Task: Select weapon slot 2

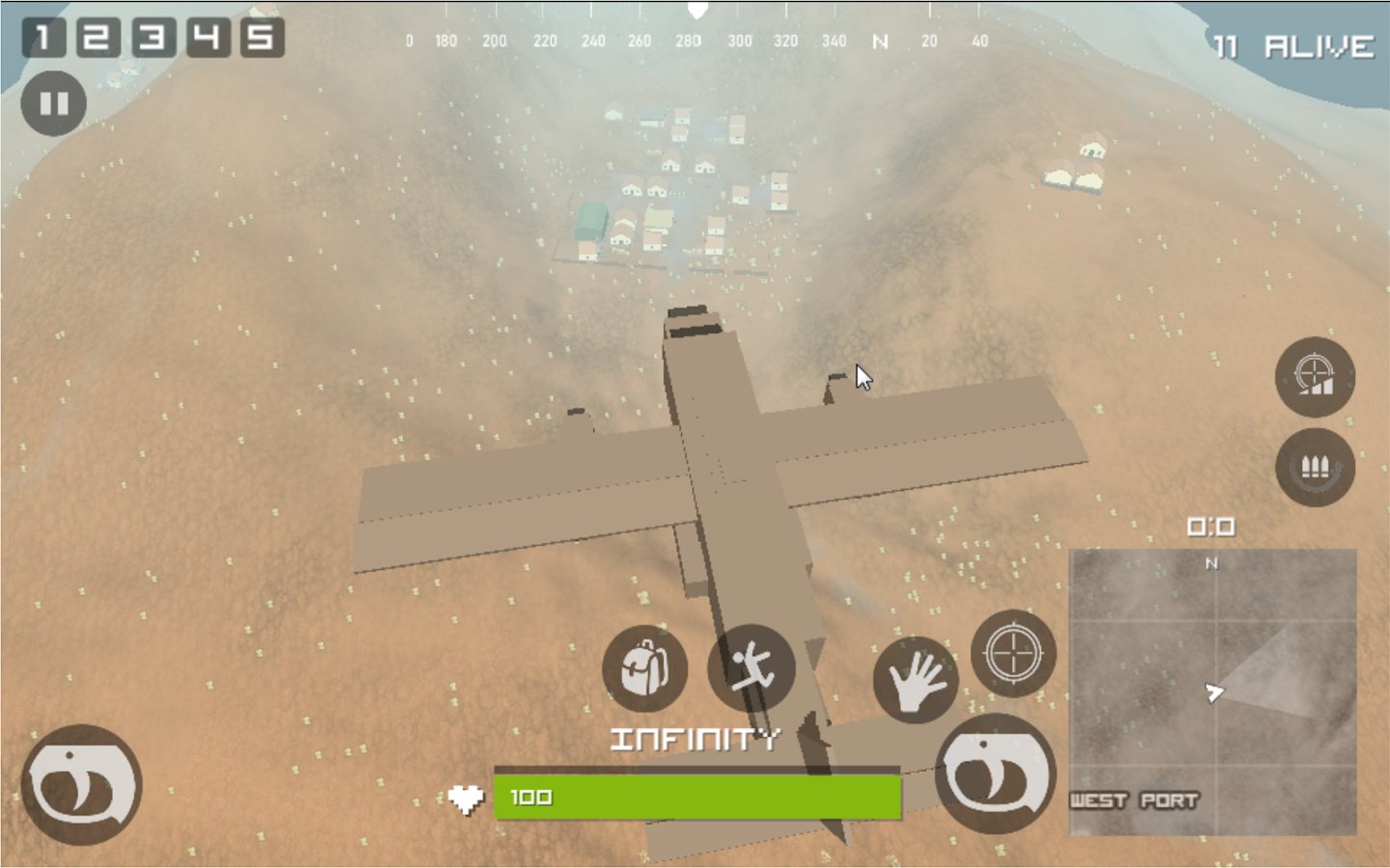Action: [97, 38]
